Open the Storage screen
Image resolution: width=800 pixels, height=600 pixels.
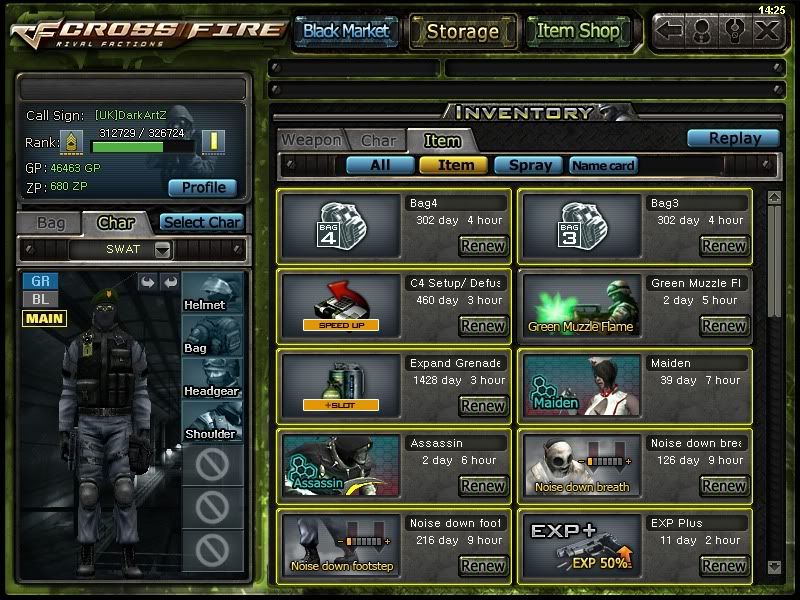pyautogui.click(x=462, y=31)
